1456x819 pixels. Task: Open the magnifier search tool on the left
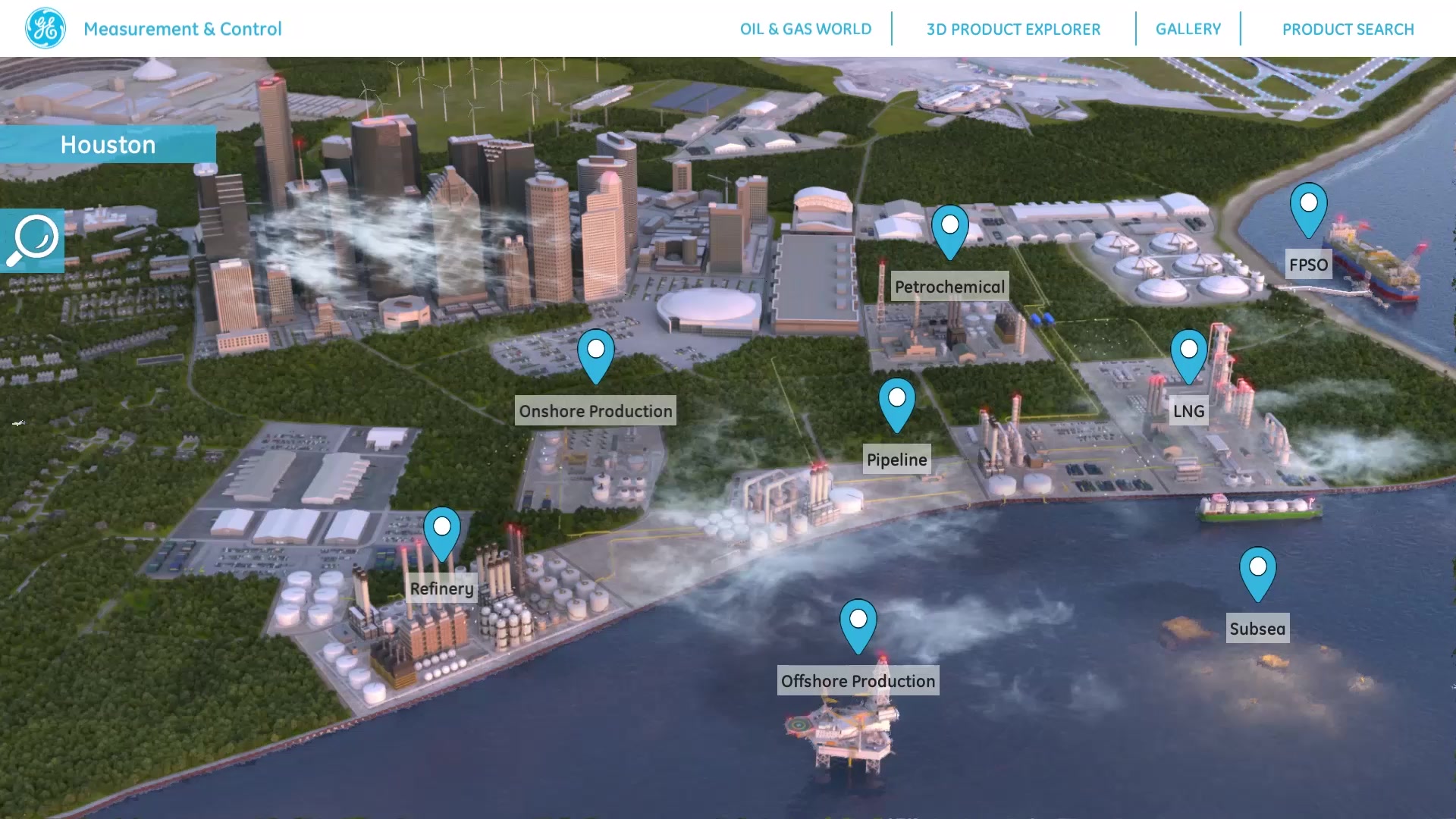(x=32, y=240)
